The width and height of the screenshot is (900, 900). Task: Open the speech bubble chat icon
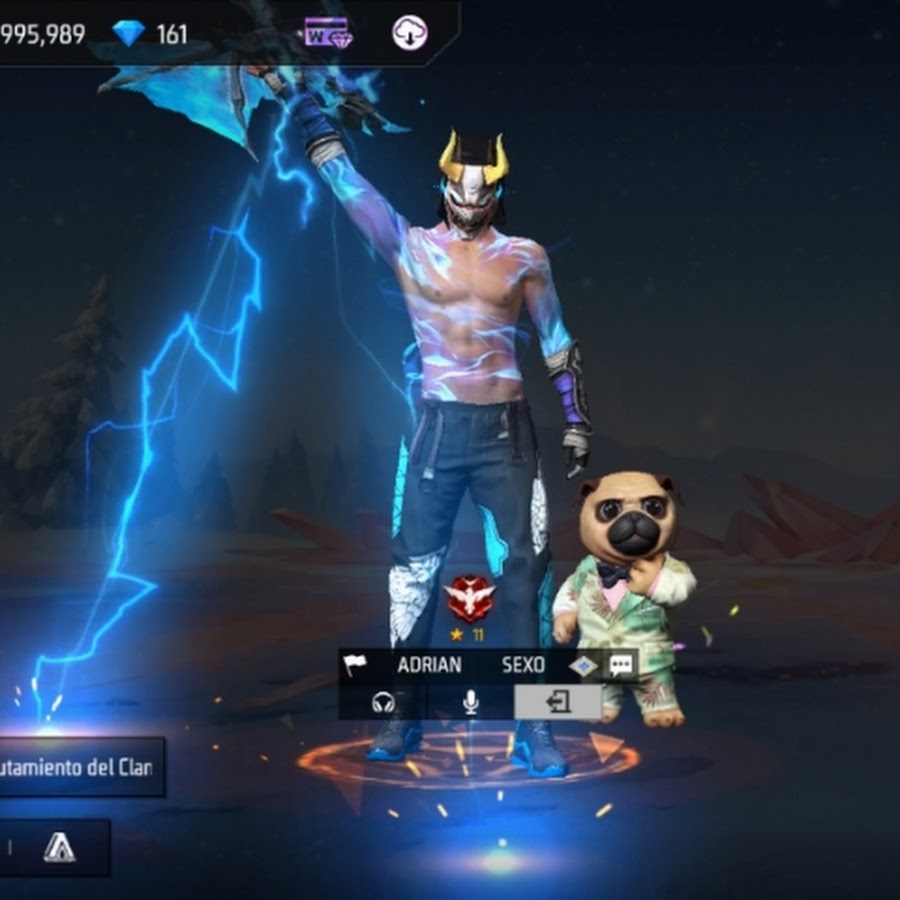621,666
